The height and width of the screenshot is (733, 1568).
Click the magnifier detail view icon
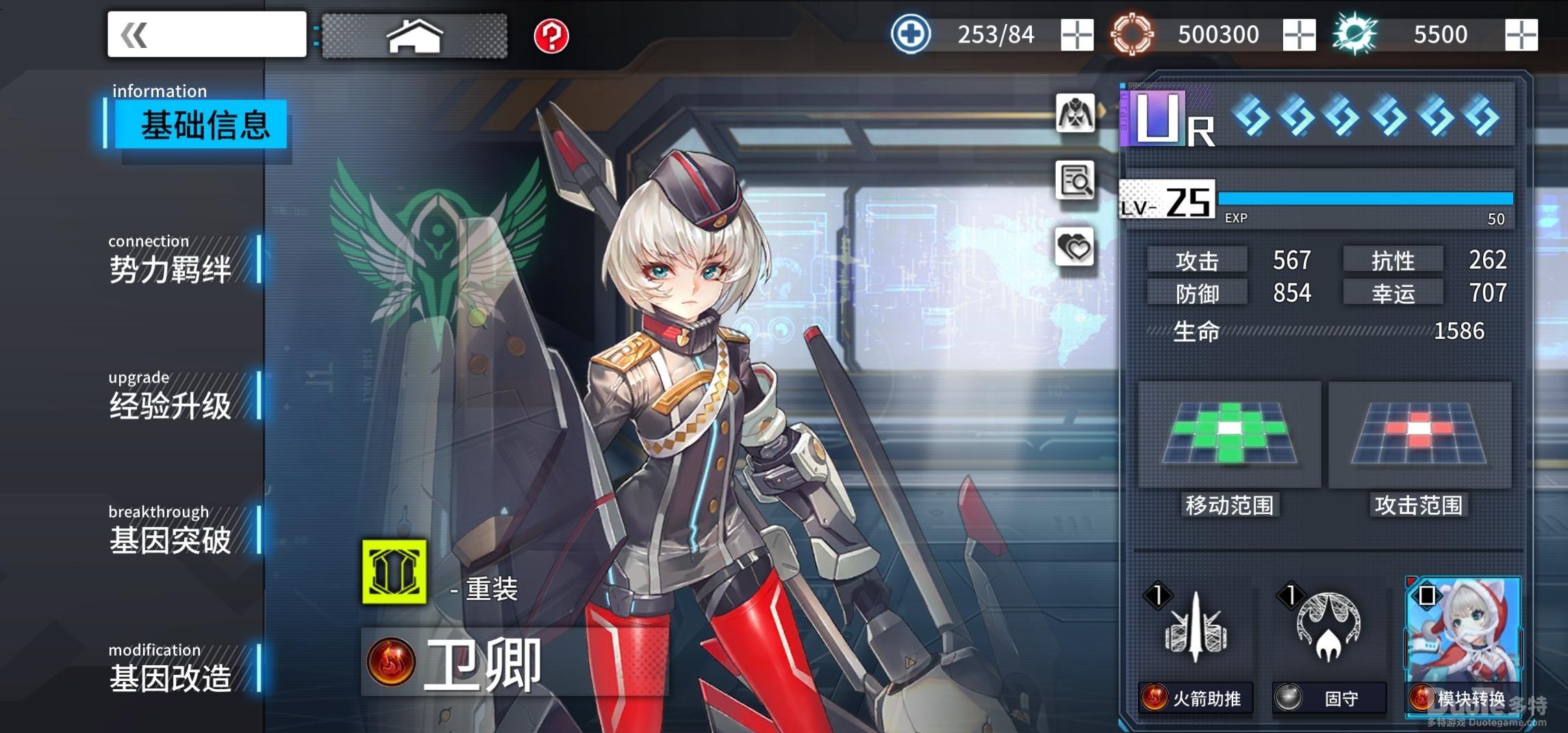click(1075, 180)
